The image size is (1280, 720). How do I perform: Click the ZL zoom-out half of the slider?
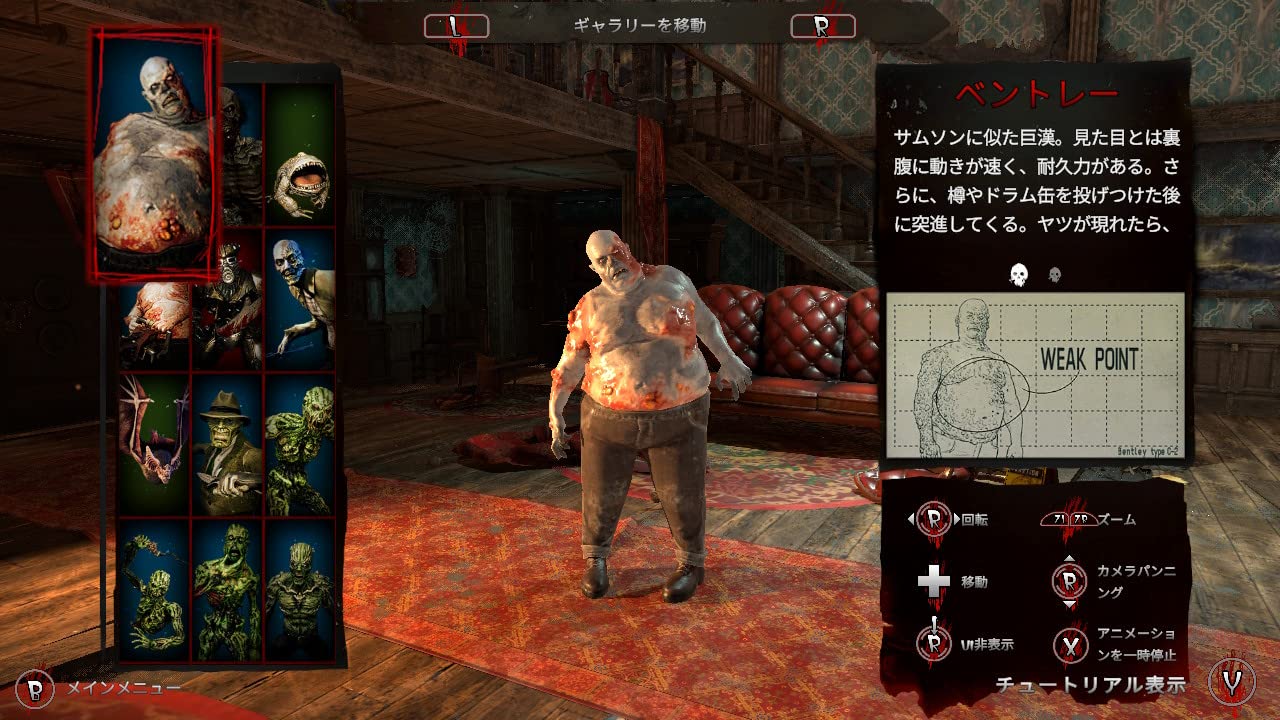tap(1057, 518)
